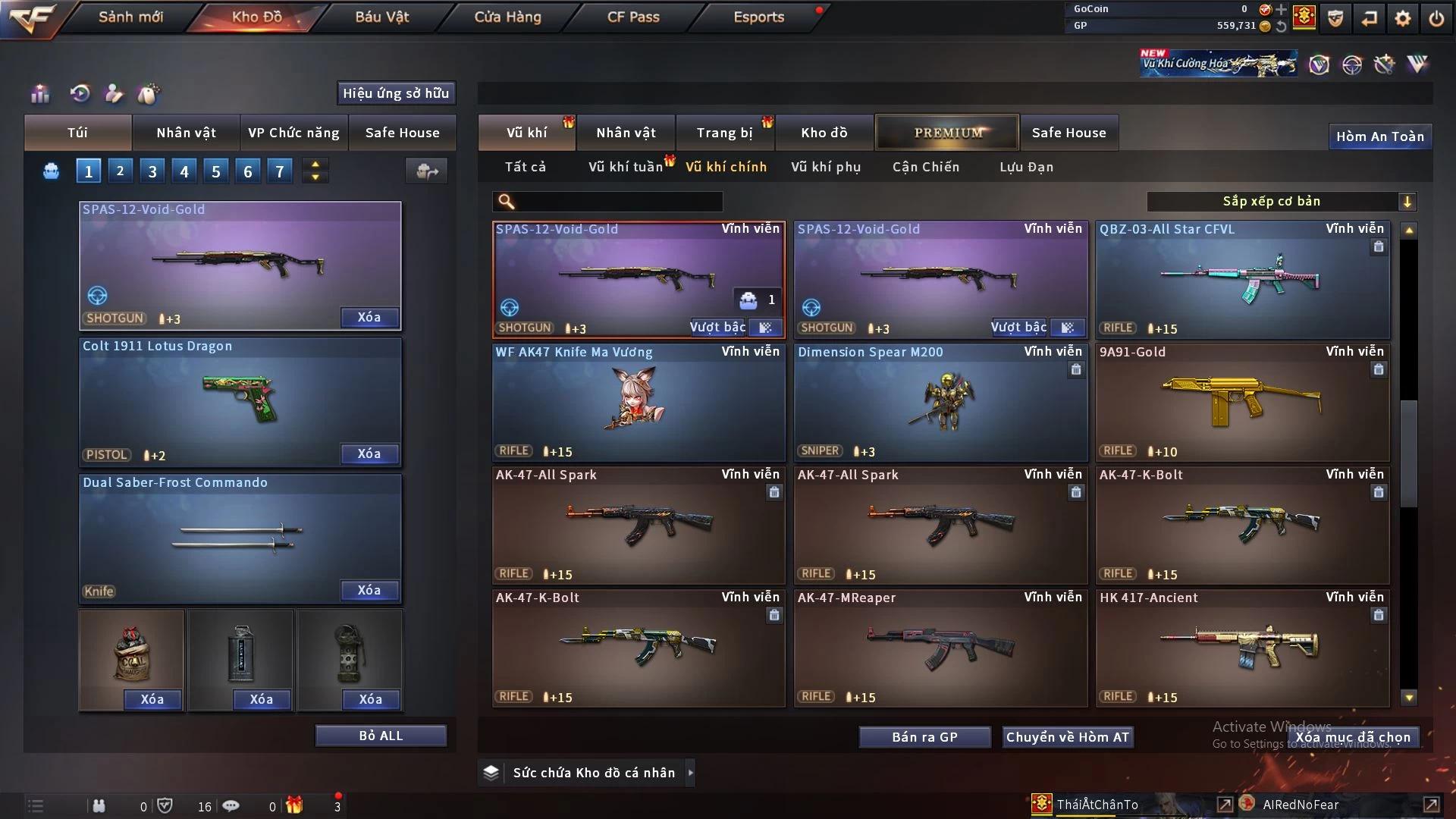This screenshot has width=1456, height=819.
Task: Filter by Vũ khí phụ secondary weapons
Action: click(x=826, y=167)
